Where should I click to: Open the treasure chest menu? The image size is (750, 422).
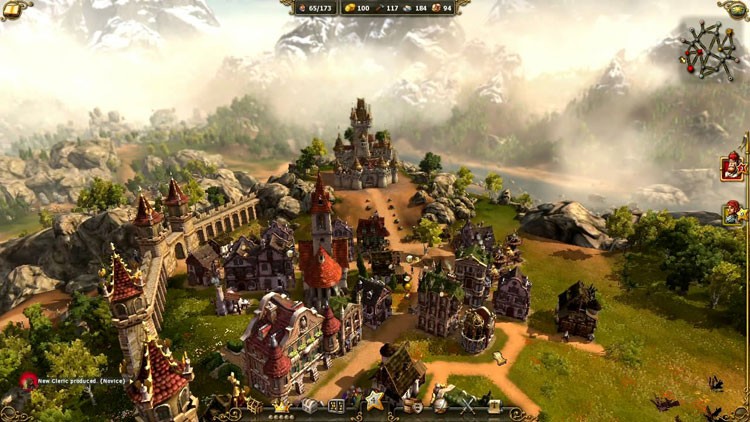(309, 406)
